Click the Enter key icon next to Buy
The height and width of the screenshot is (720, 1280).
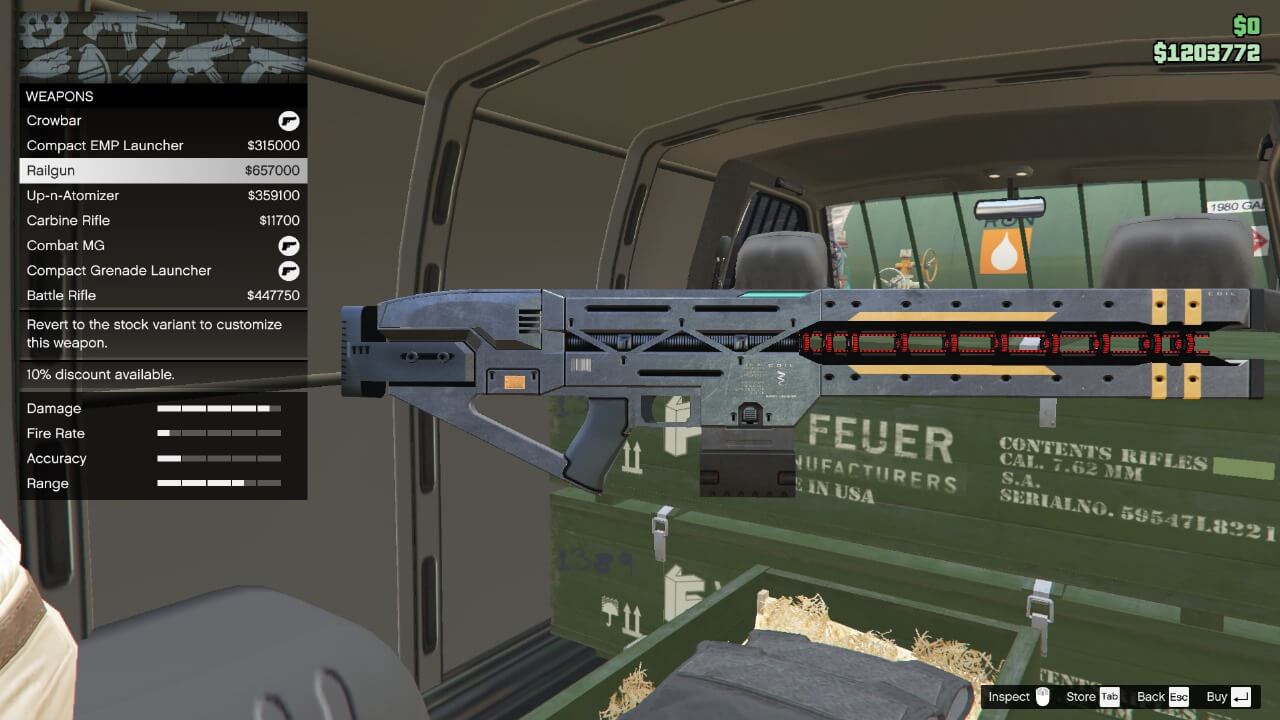(1240, 697)
